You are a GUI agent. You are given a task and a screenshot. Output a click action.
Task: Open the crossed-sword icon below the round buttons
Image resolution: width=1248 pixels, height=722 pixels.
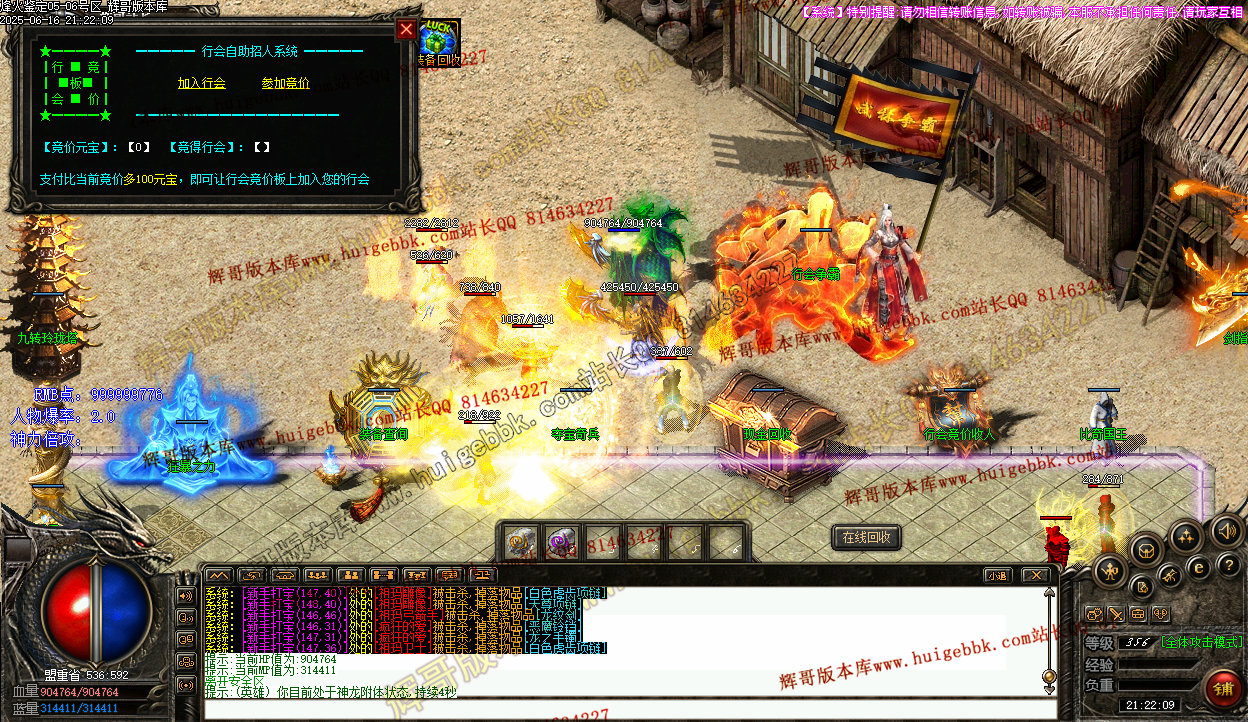click(1115, 614)
